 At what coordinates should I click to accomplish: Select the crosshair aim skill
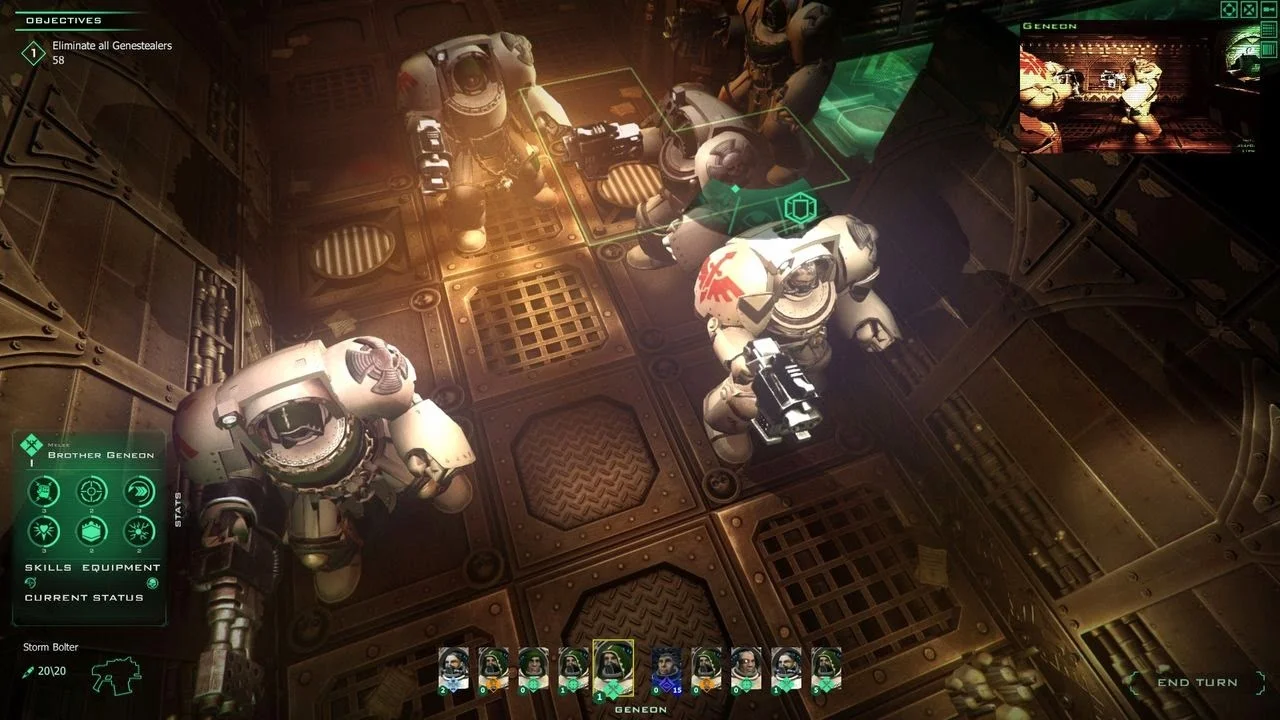click(92, 491)
